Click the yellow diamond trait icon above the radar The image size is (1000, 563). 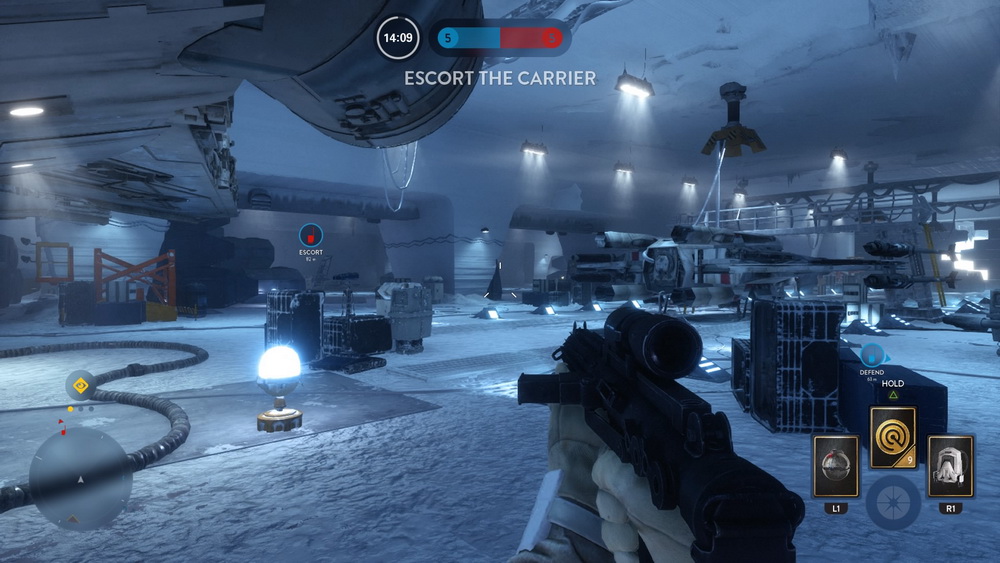[80, 384]
